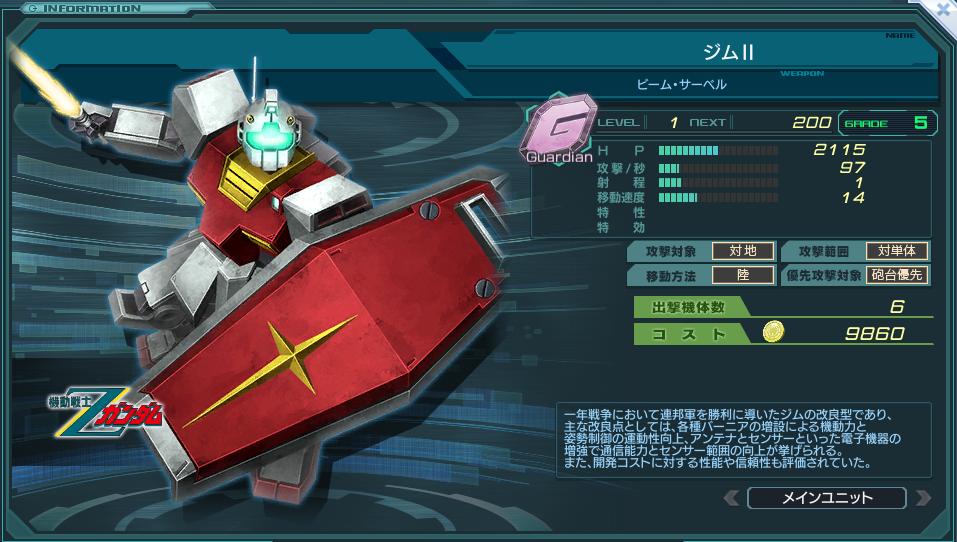The height and width of the screenshot is (542, 957).
Task: Close the information window
Action: 942,9
